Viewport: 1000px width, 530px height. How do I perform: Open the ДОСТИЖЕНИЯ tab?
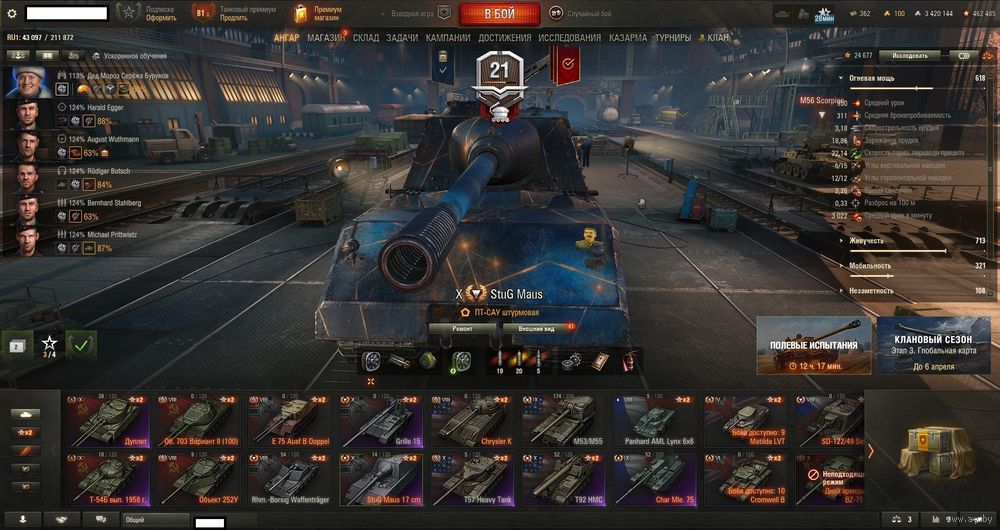(x=505, y=38)
